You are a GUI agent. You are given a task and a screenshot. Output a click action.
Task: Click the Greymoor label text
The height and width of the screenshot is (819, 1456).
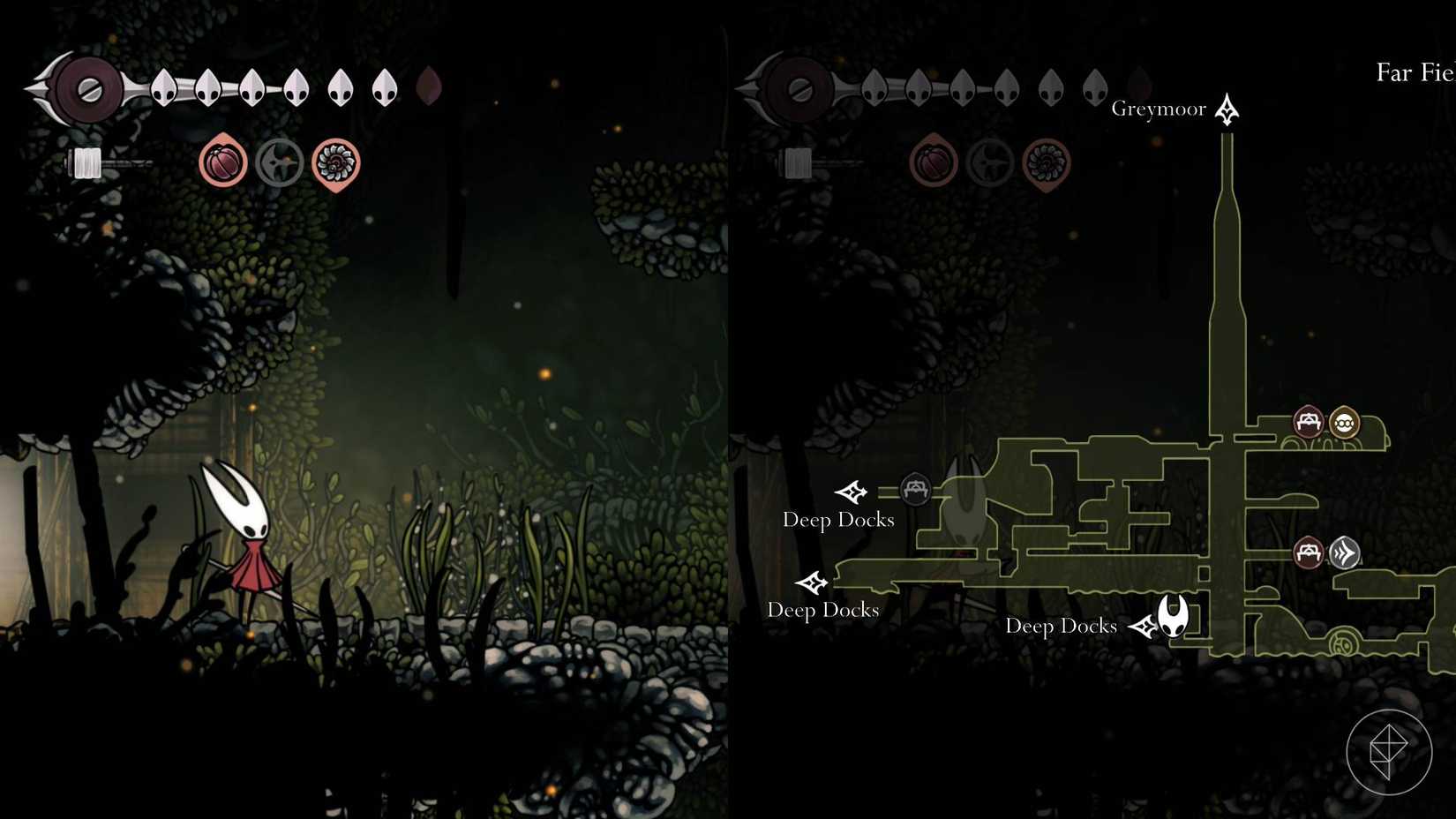[x=1160, y=109]
